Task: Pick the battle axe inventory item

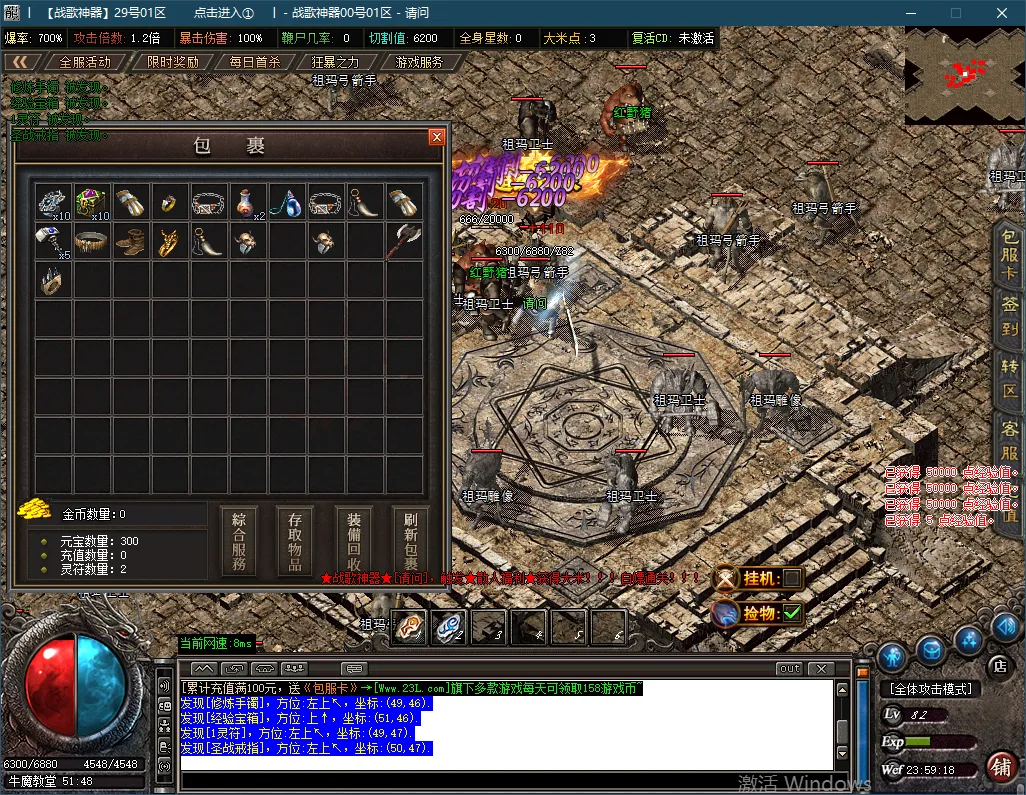Action: [x=405, y=240]
